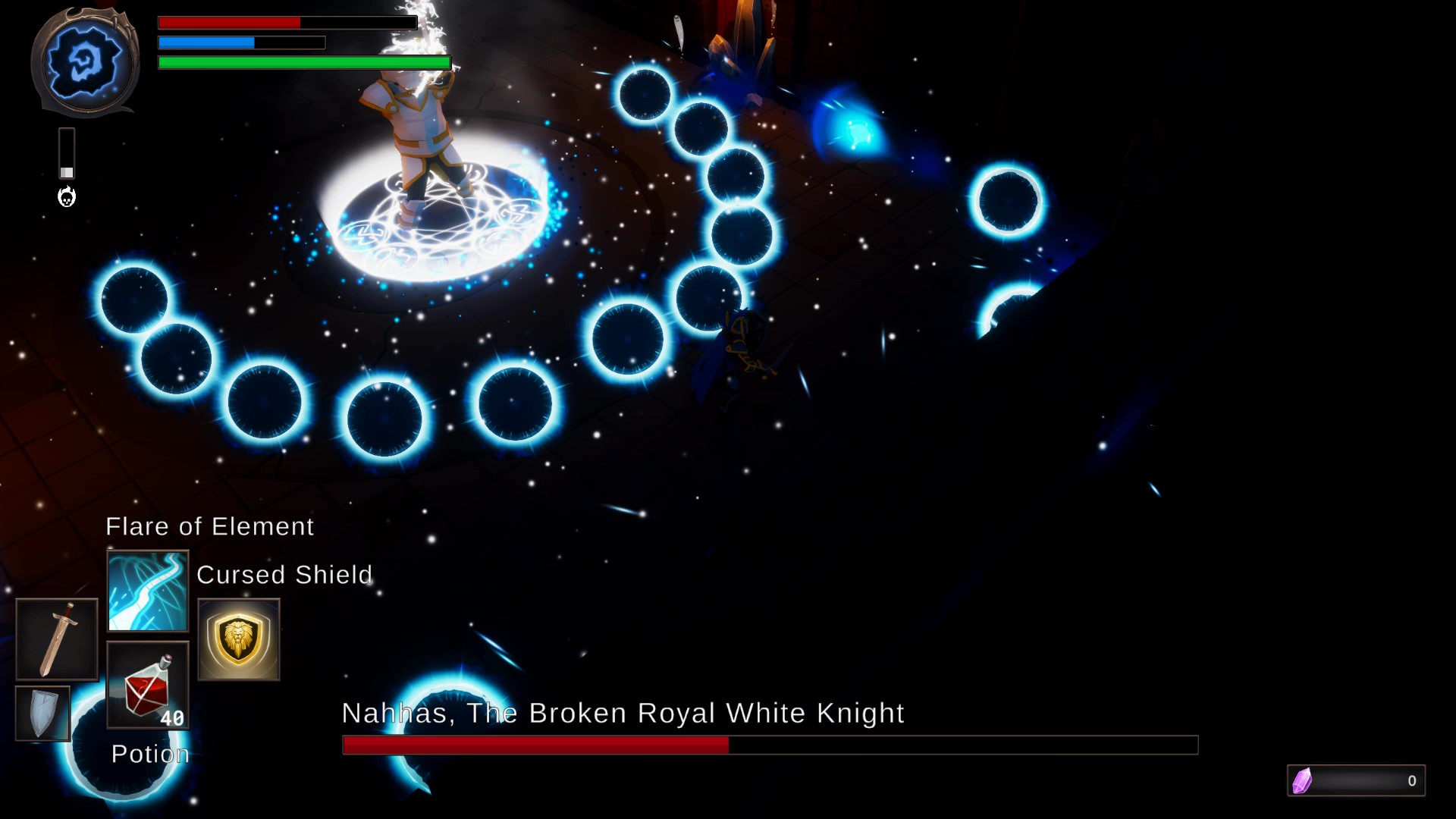The image size is (1456, 819).
Task: Click the Cursed Shield label text
Action: pos(284,575)
